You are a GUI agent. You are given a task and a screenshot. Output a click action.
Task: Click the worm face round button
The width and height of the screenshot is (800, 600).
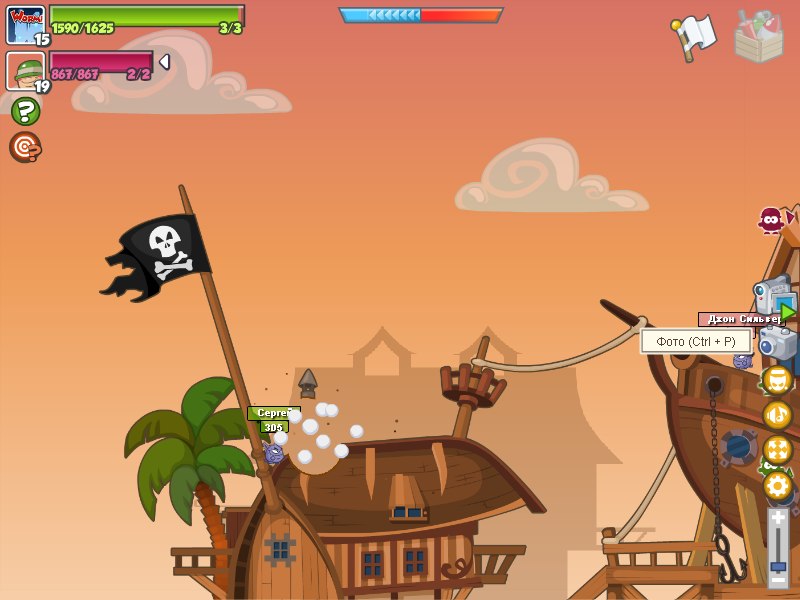777,380
